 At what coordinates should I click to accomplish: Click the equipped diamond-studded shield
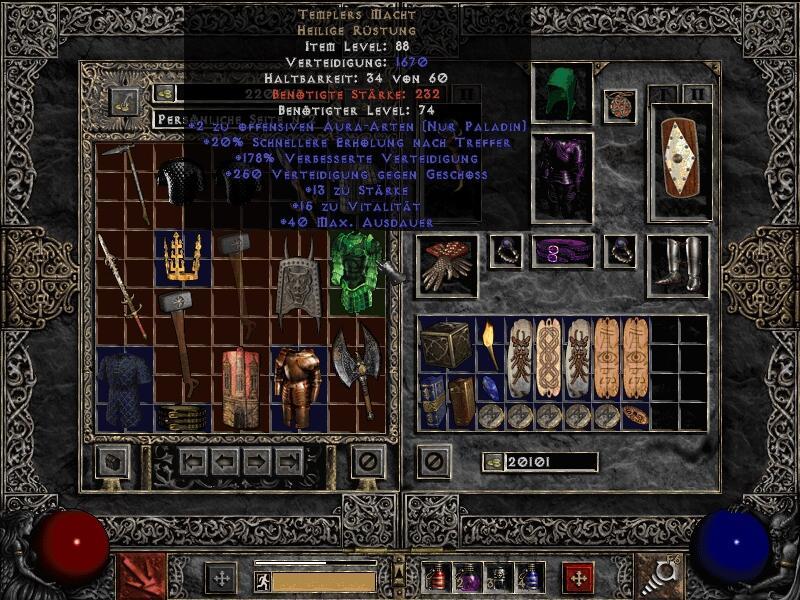[x=681, y=162]
